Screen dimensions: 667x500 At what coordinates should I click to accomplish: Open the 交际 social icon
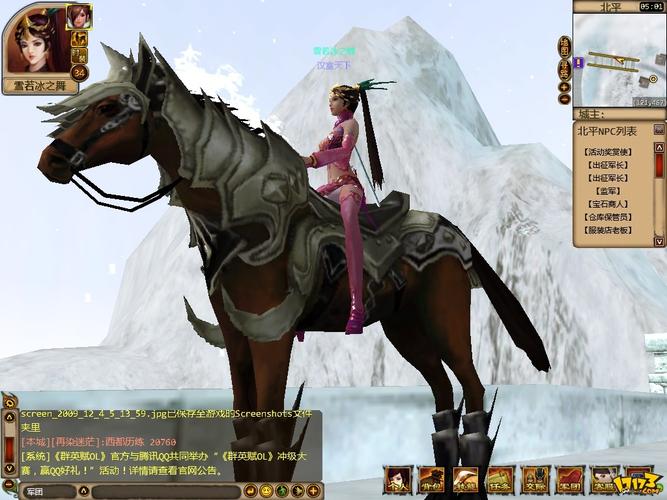pos(536,479)
